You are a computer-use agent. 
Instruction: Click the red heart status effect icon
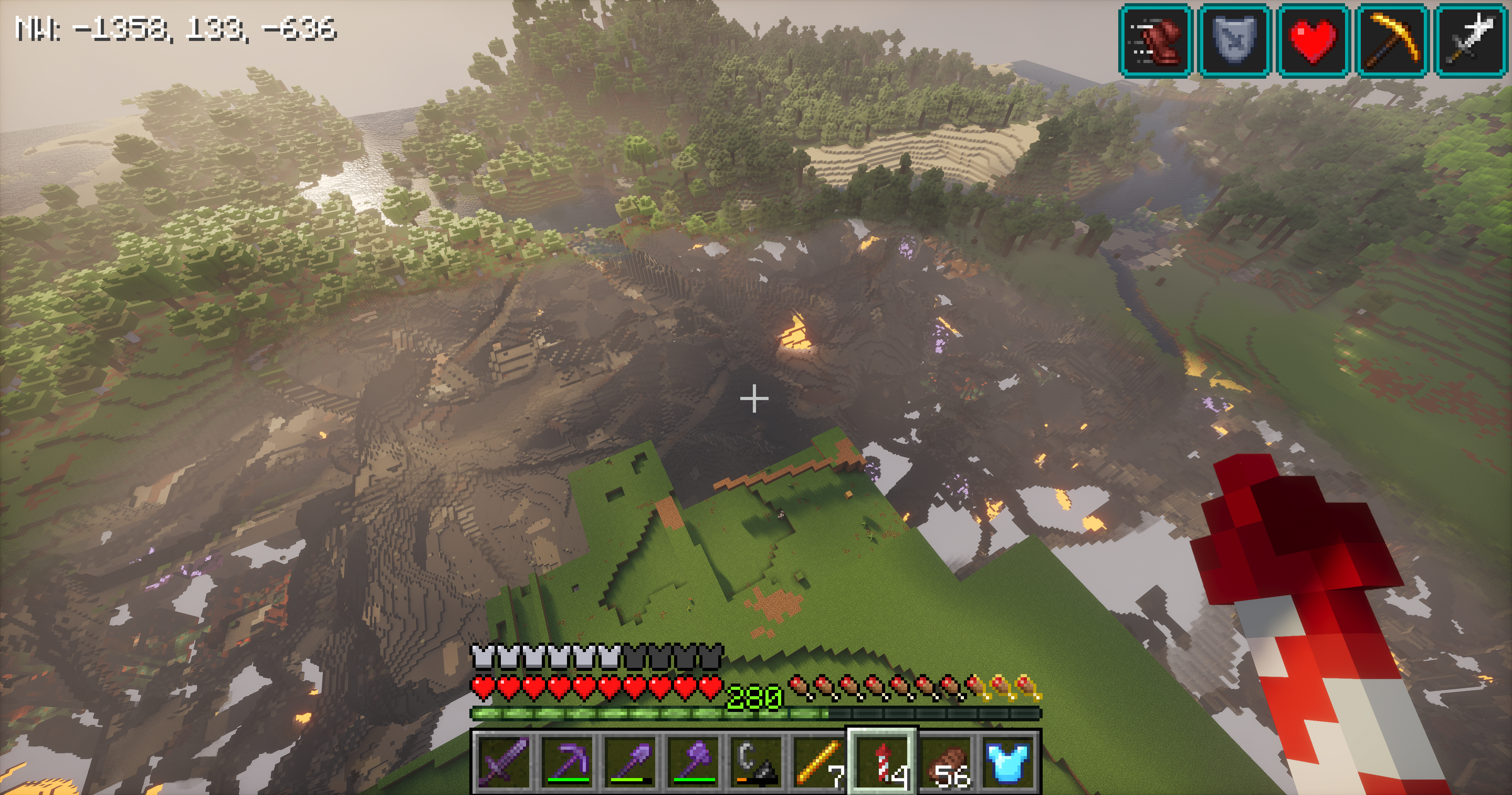point(1313,41)
